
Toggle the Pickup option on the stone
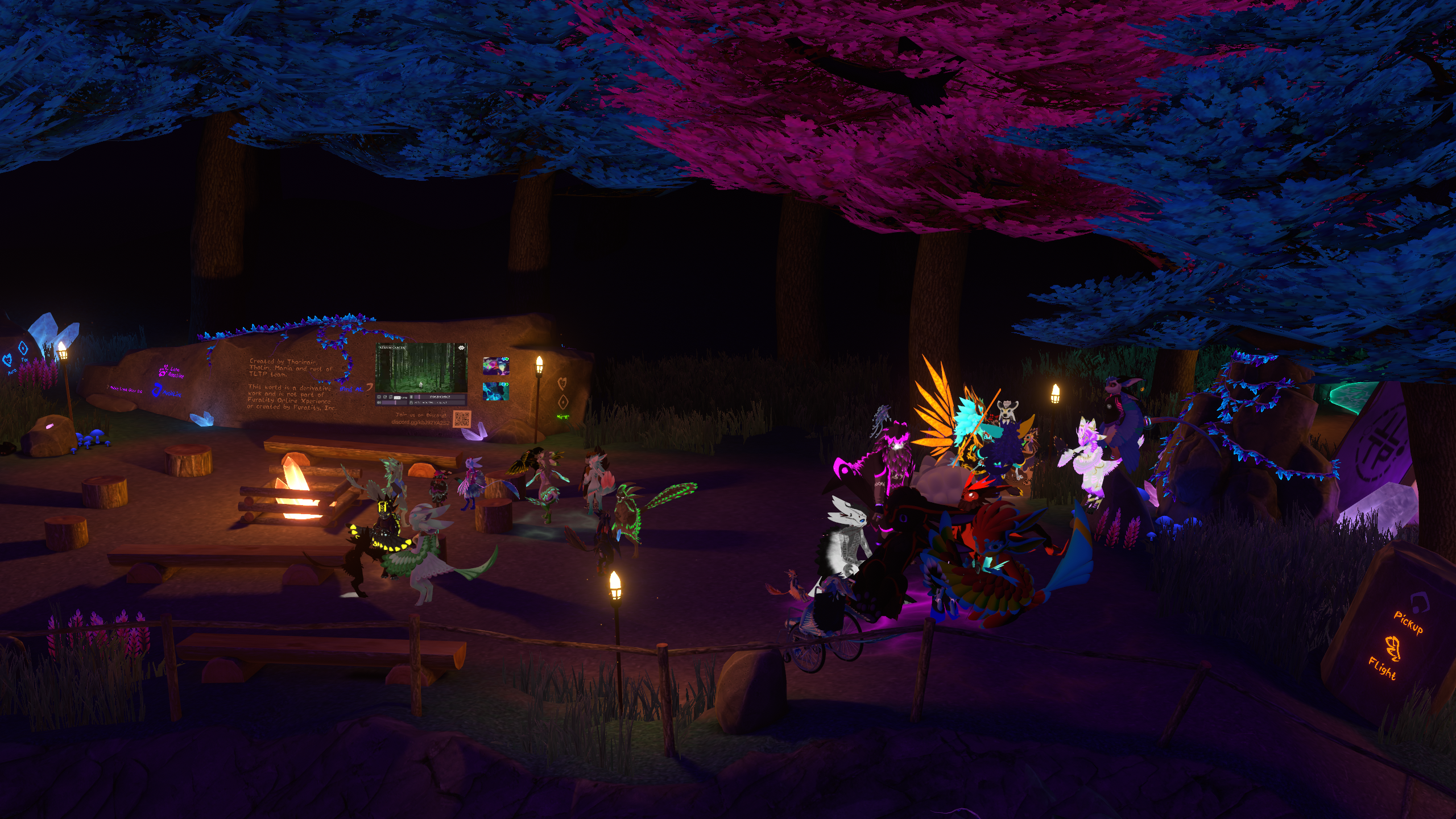point(1408,622)
